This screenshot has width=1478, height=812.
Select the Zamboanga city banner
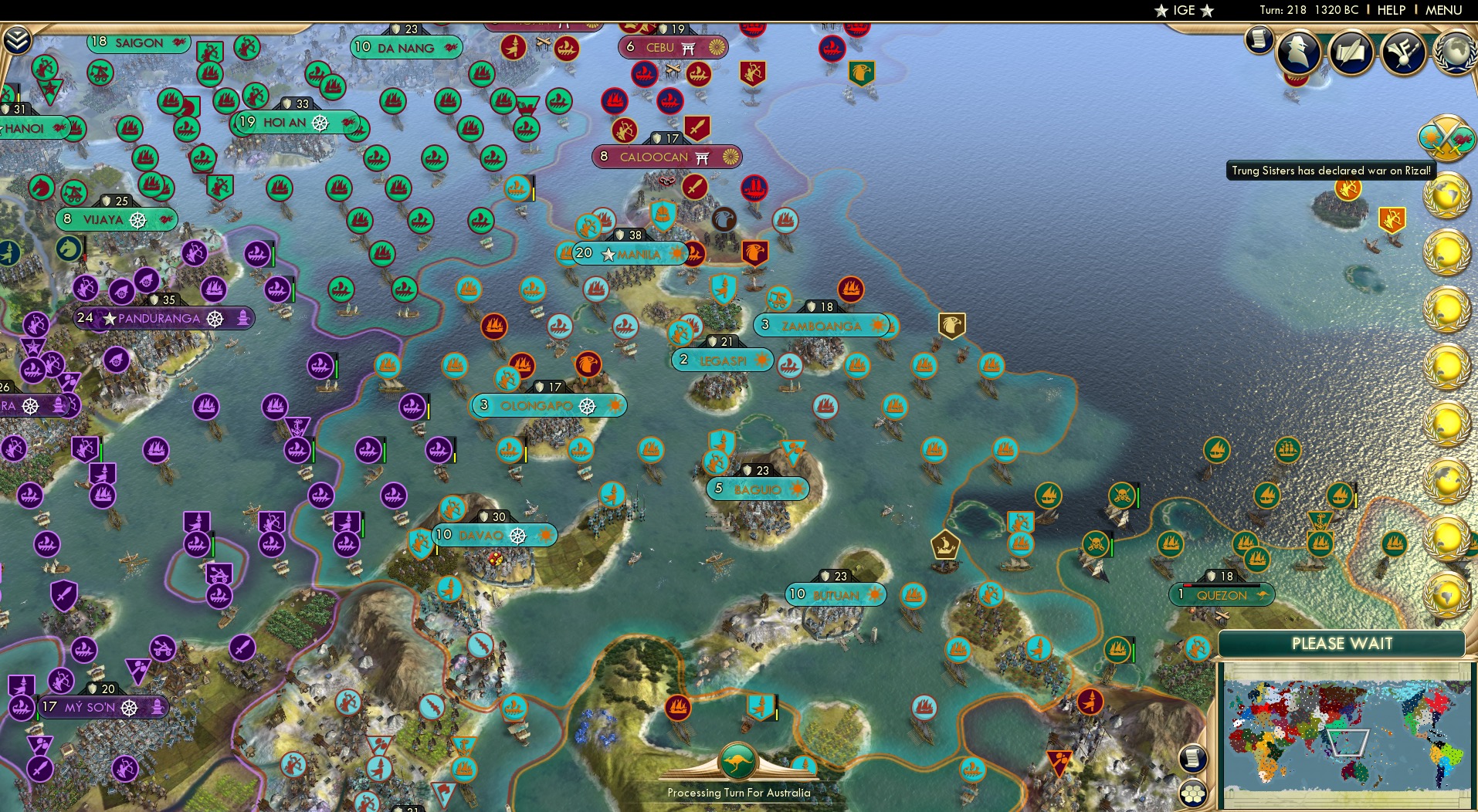pyautogui.click(x=821, y=326)
